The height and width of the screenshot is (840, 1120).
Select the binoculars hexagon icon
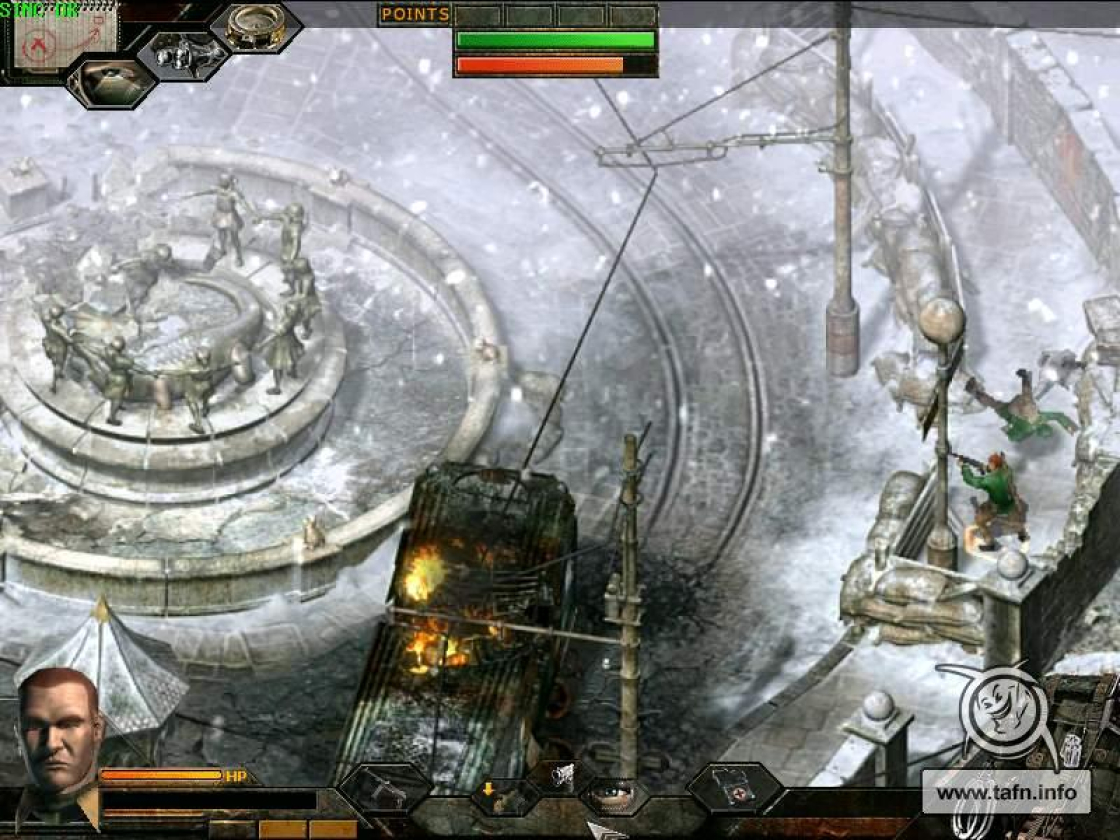pos(183,55)
